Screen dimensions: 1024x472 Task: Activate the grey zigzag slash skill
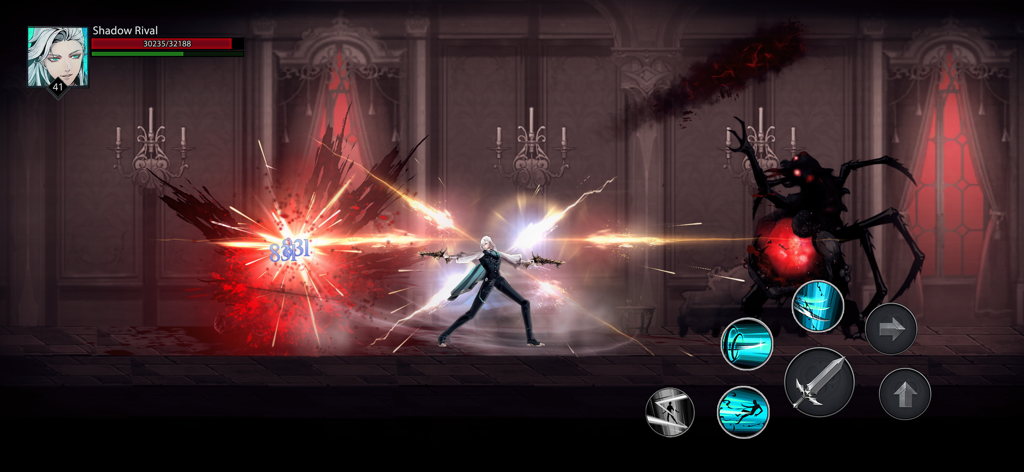click(670, 411)
